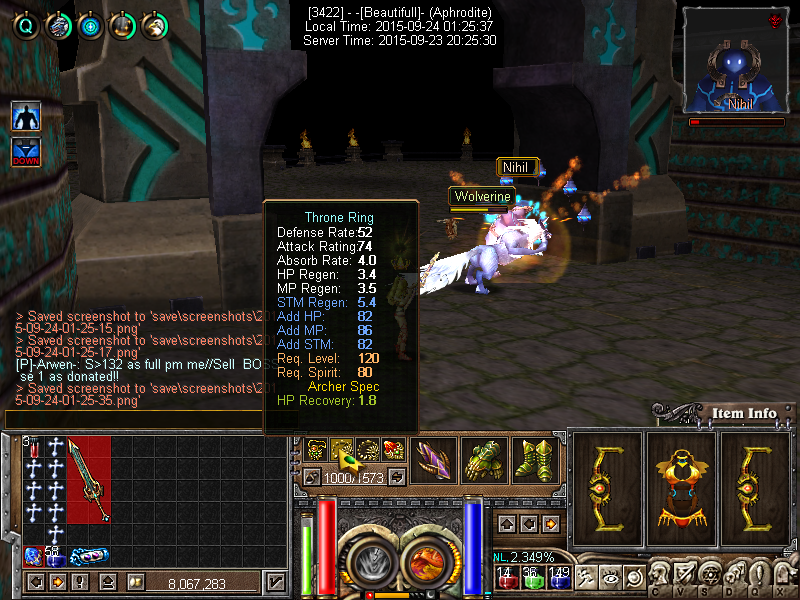Open the Q buff icon

point(26,25)
